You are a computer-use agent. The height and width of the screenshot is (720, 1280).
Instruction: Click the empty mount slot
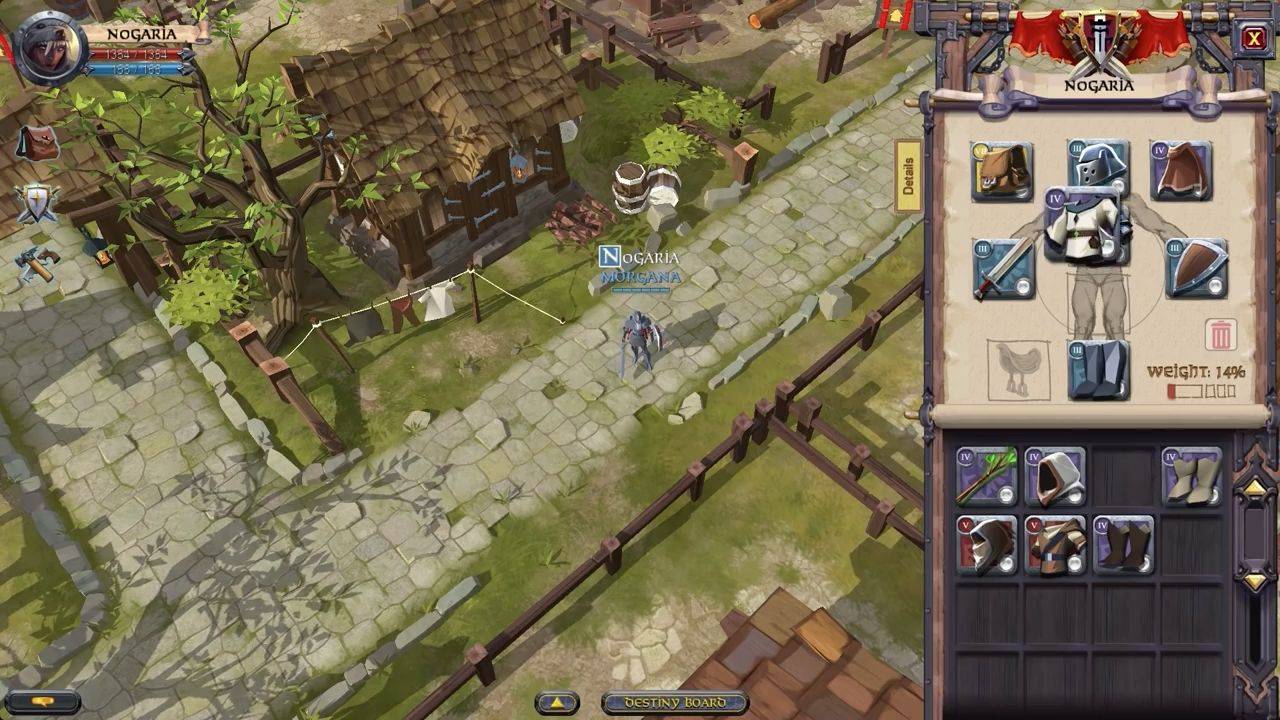tap(1018, 370)
